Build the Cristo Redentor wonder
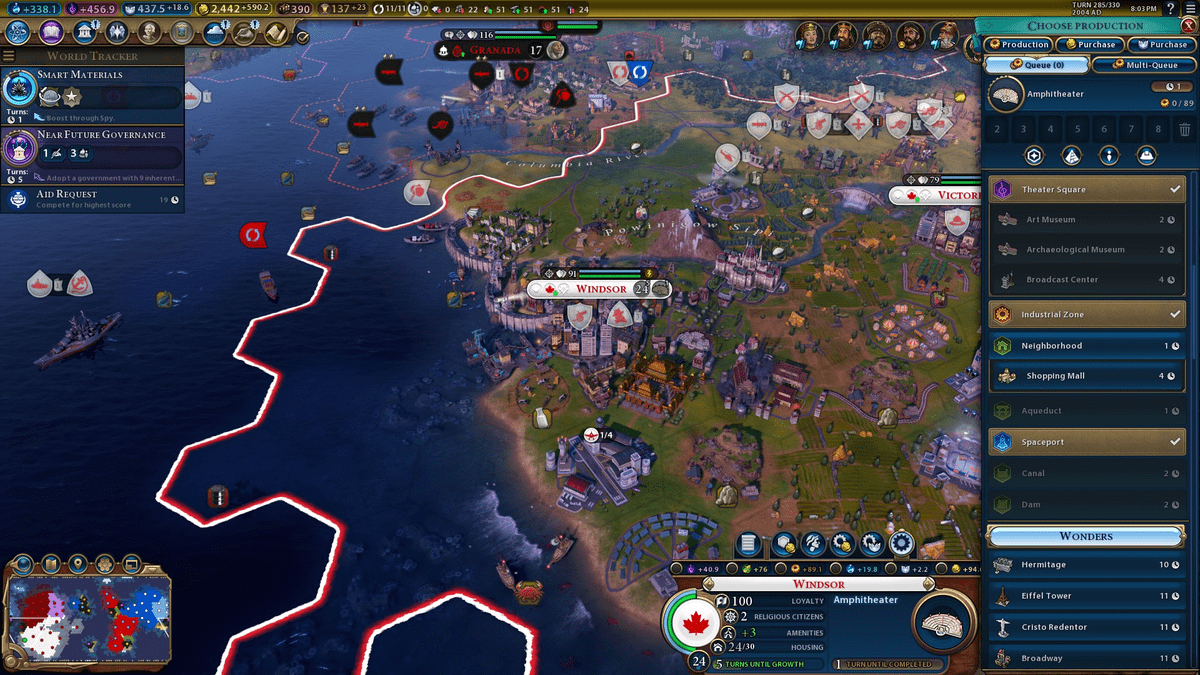Viewport: 1200px width, 675px height. point(1086,627)
